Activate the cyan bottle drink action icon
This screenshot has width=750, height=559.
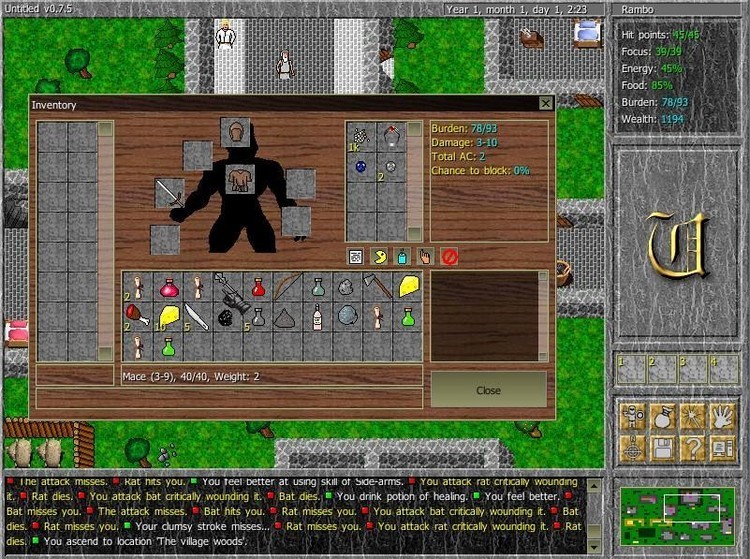point(402,256)
